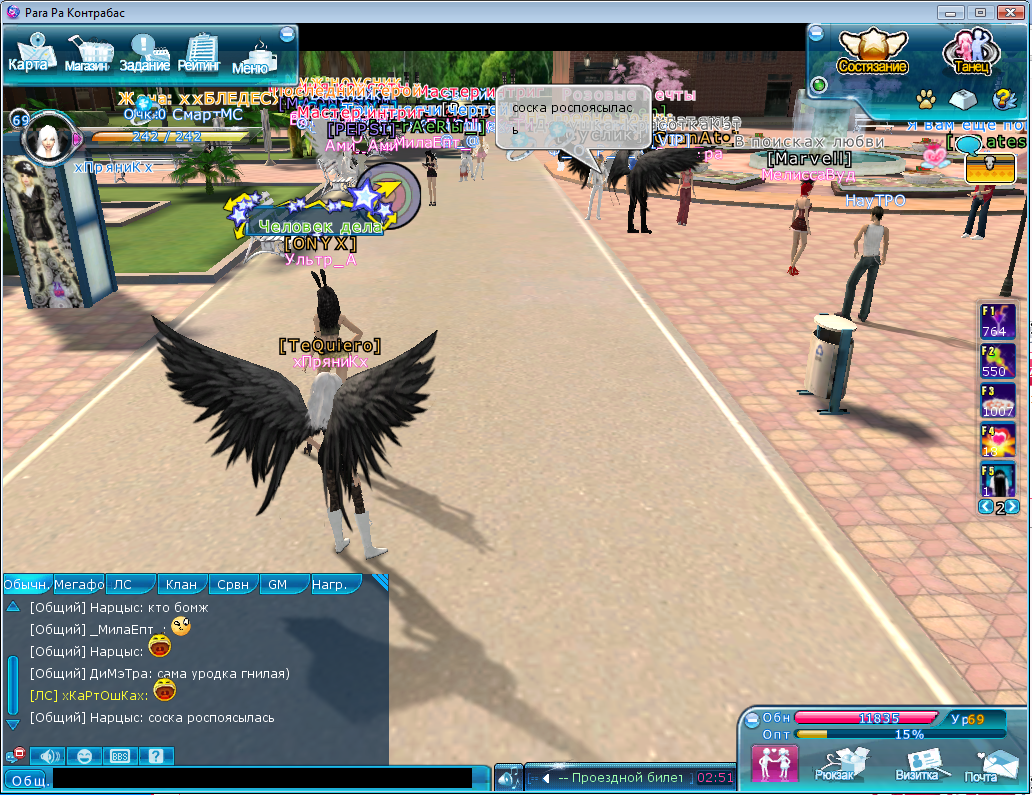
Task: Open the Магазин shop
Action: (88, 54)
